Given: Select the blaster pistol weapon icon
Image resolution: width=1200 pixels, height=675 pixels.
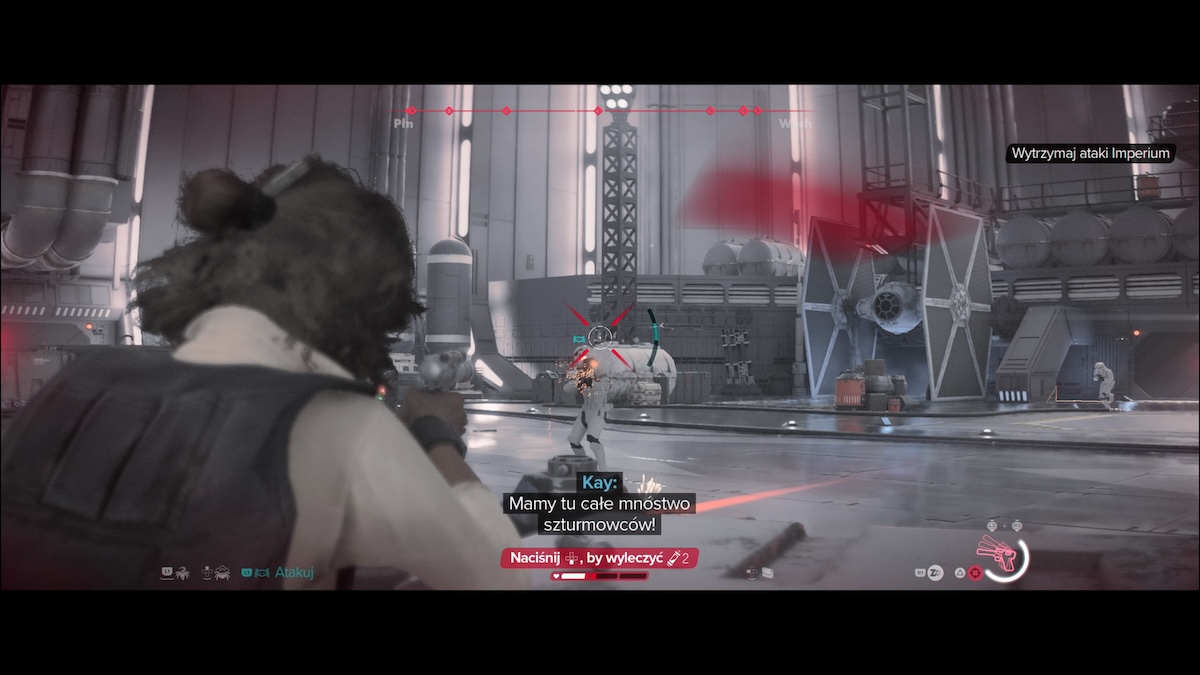Looking at the screenshot, I should click(x=1002, y=555).
